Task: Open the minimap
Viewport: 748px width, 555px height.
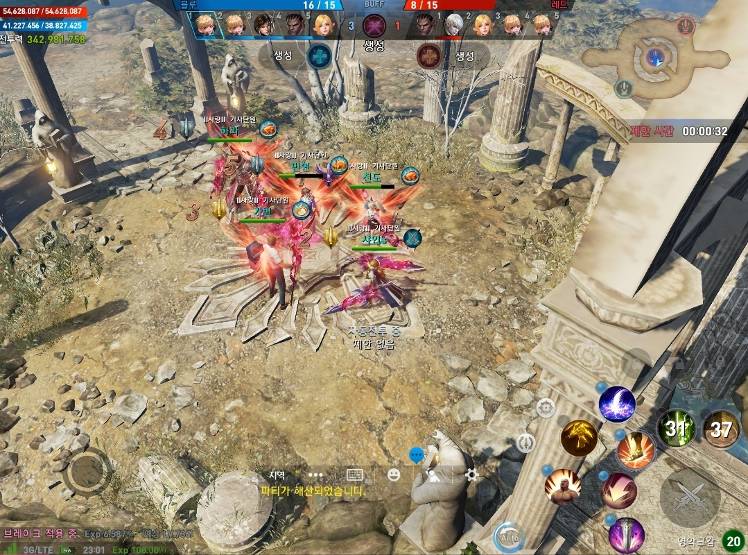Action: 655,56
